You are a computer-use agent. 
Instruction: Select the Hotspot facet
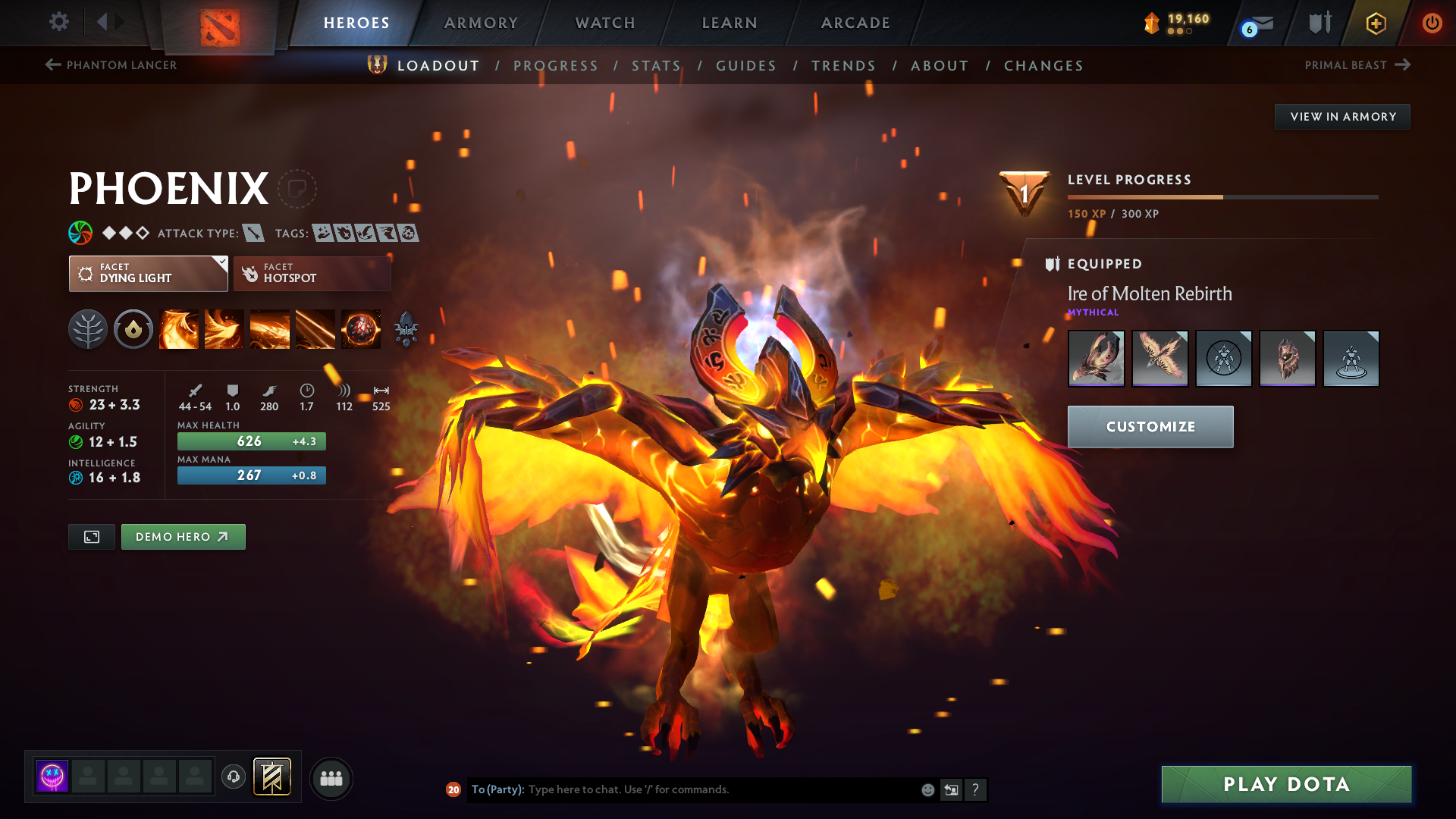(312, 274)
